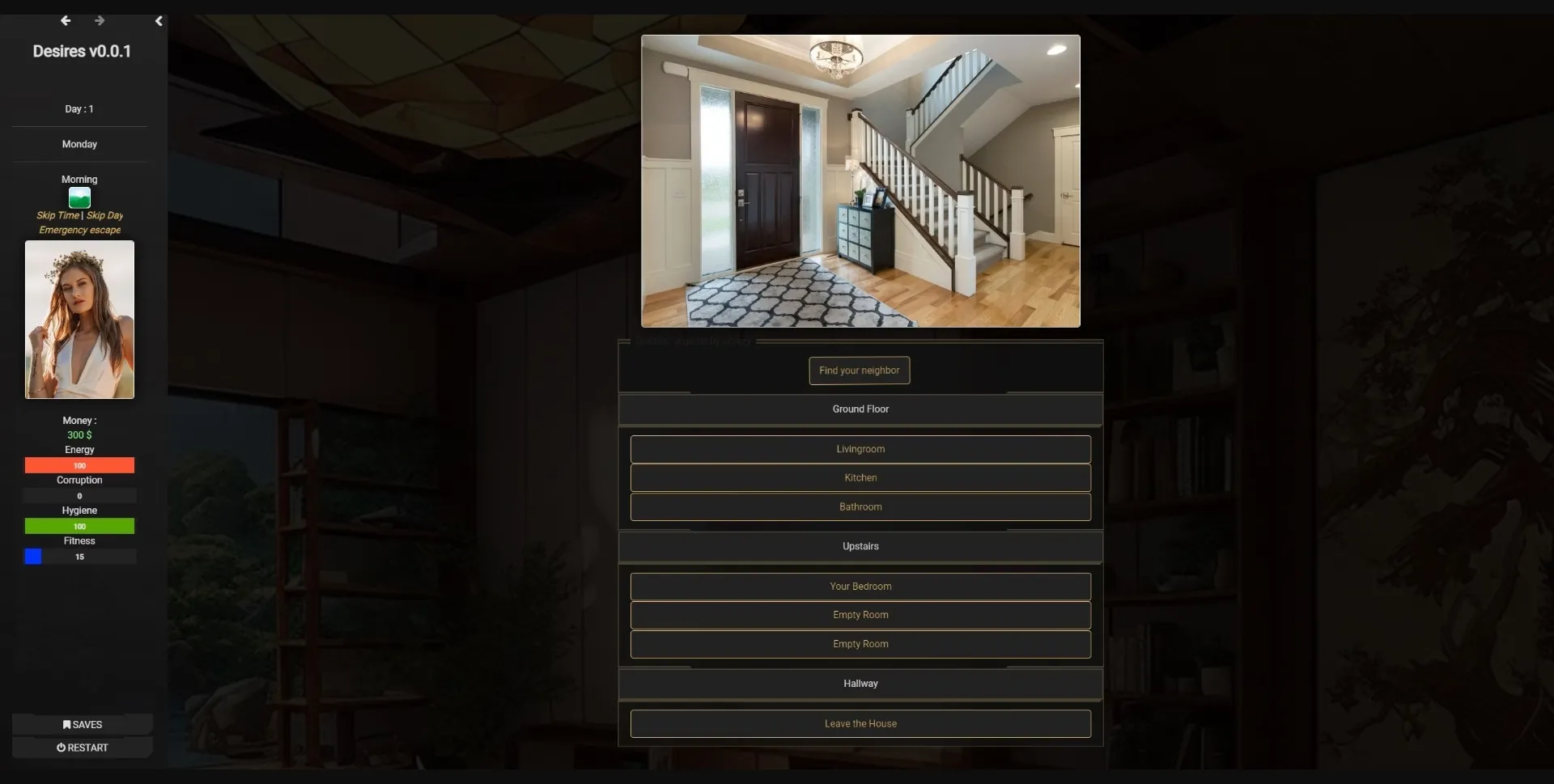Click the morning landscape icon
Viewport: 1554px width, 784px height.
[79, 197]
